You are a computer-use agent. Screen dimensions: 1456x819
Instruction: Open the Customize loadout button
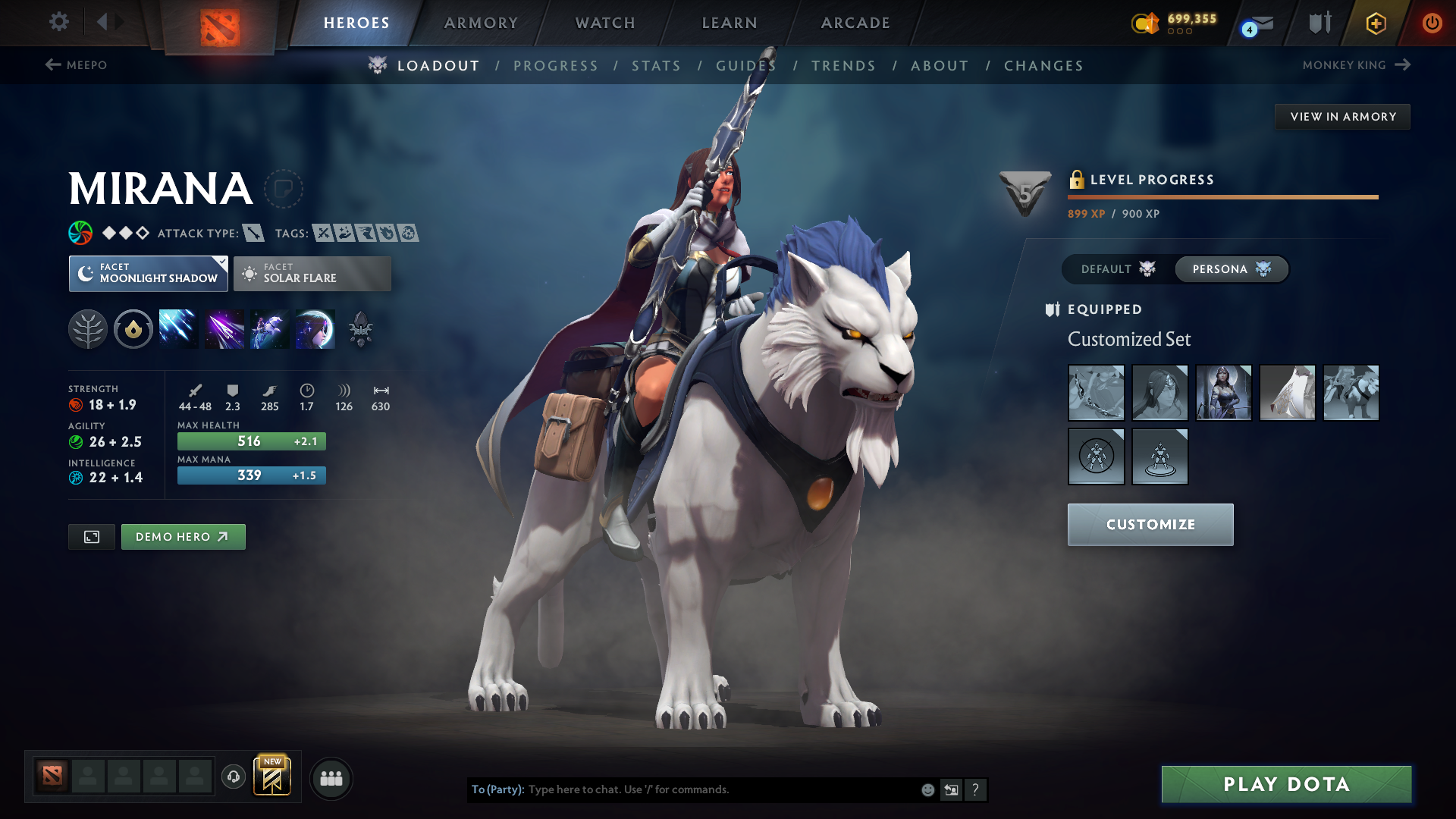[1150, 525]
